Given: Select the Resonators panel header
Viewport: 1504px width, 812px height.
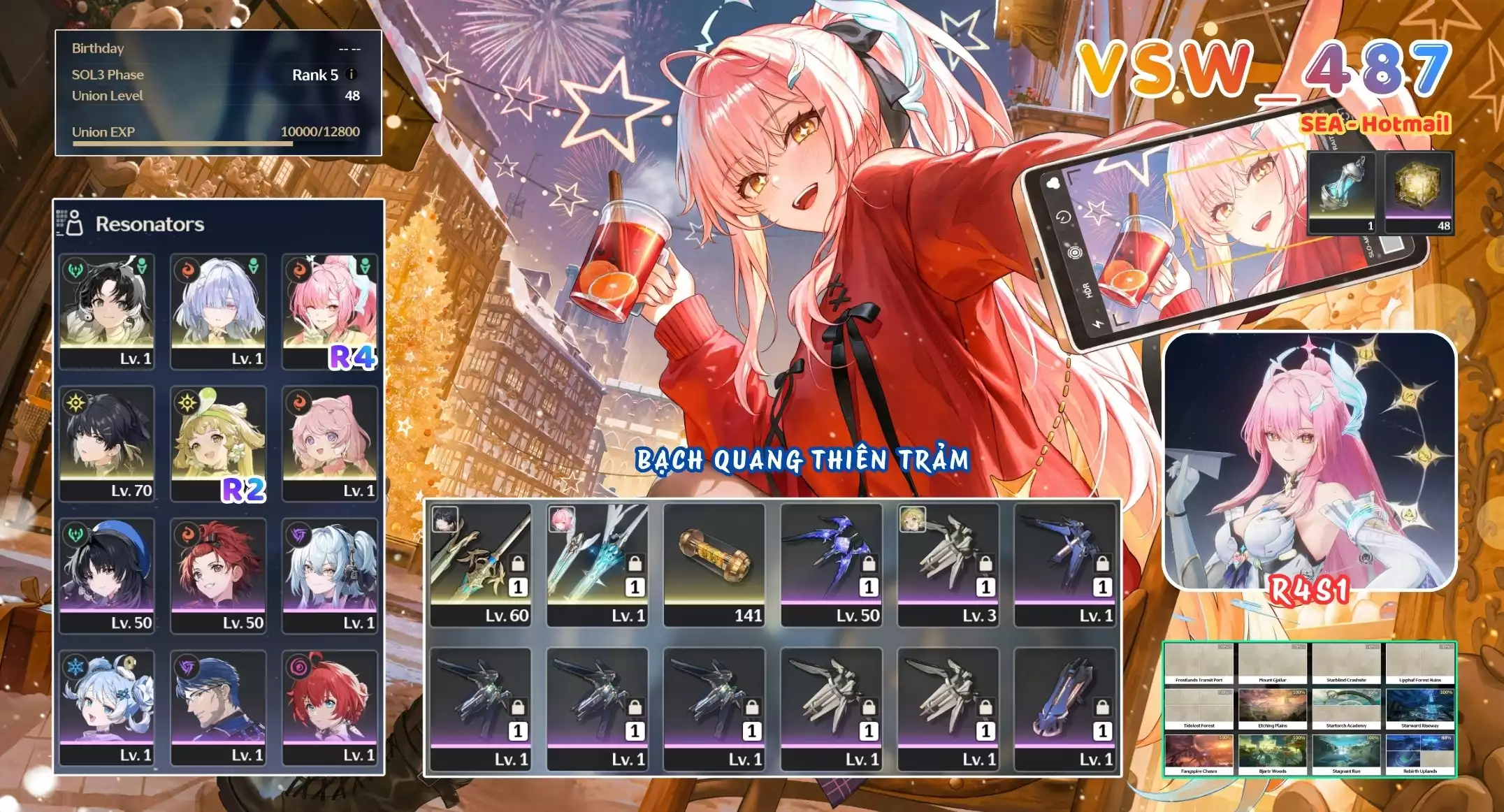Looking at the screenshot, I should coord(149,225).
